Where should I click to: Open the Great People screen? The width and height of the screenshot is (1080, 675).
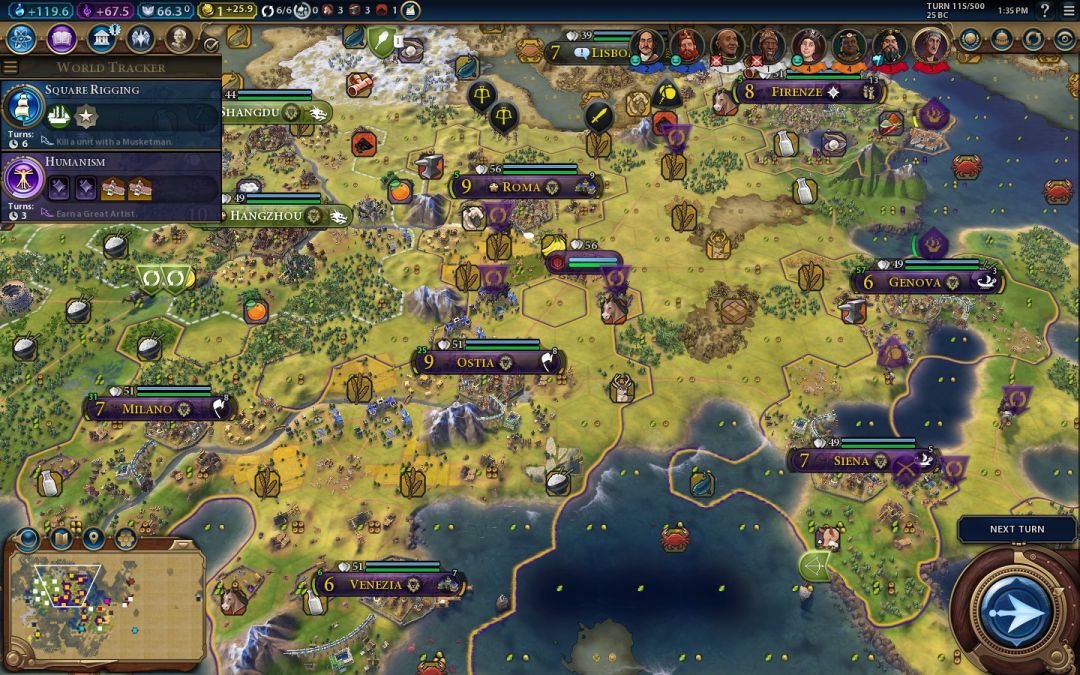click(179, 39)
